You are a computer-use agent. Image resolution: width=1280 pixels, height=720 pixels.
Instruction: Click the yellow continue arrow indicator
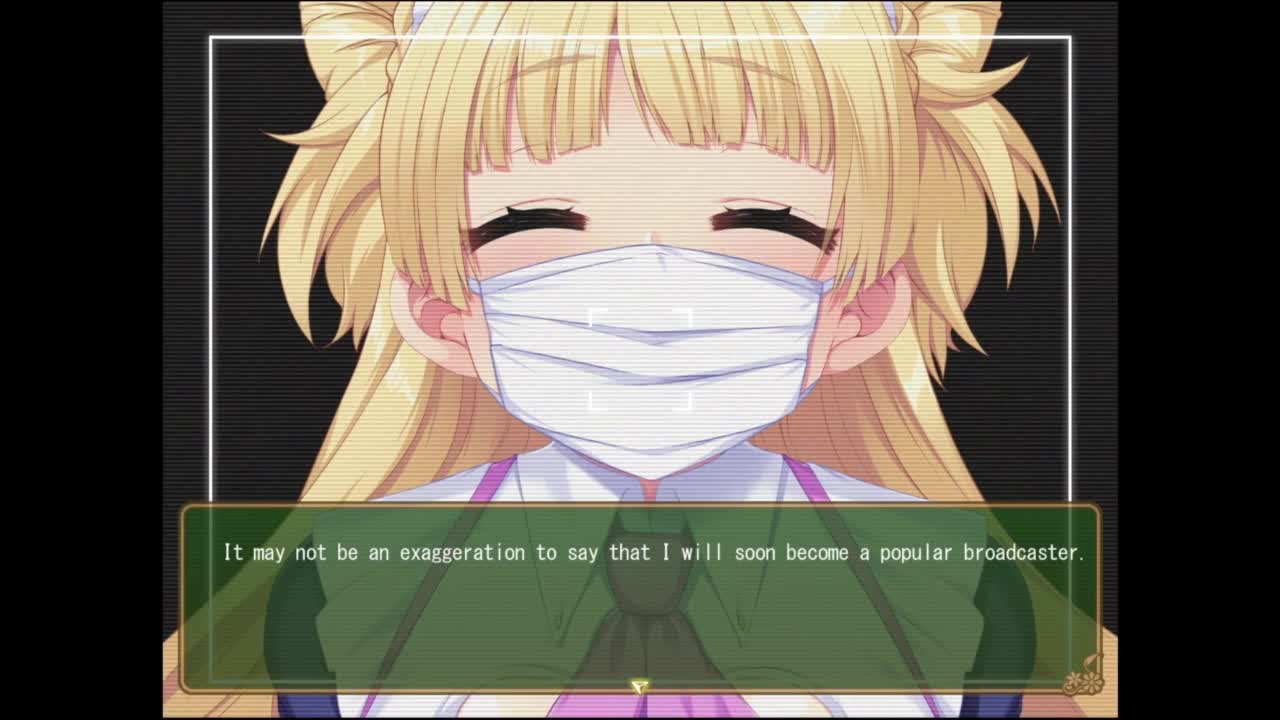[x=639, y=686]
